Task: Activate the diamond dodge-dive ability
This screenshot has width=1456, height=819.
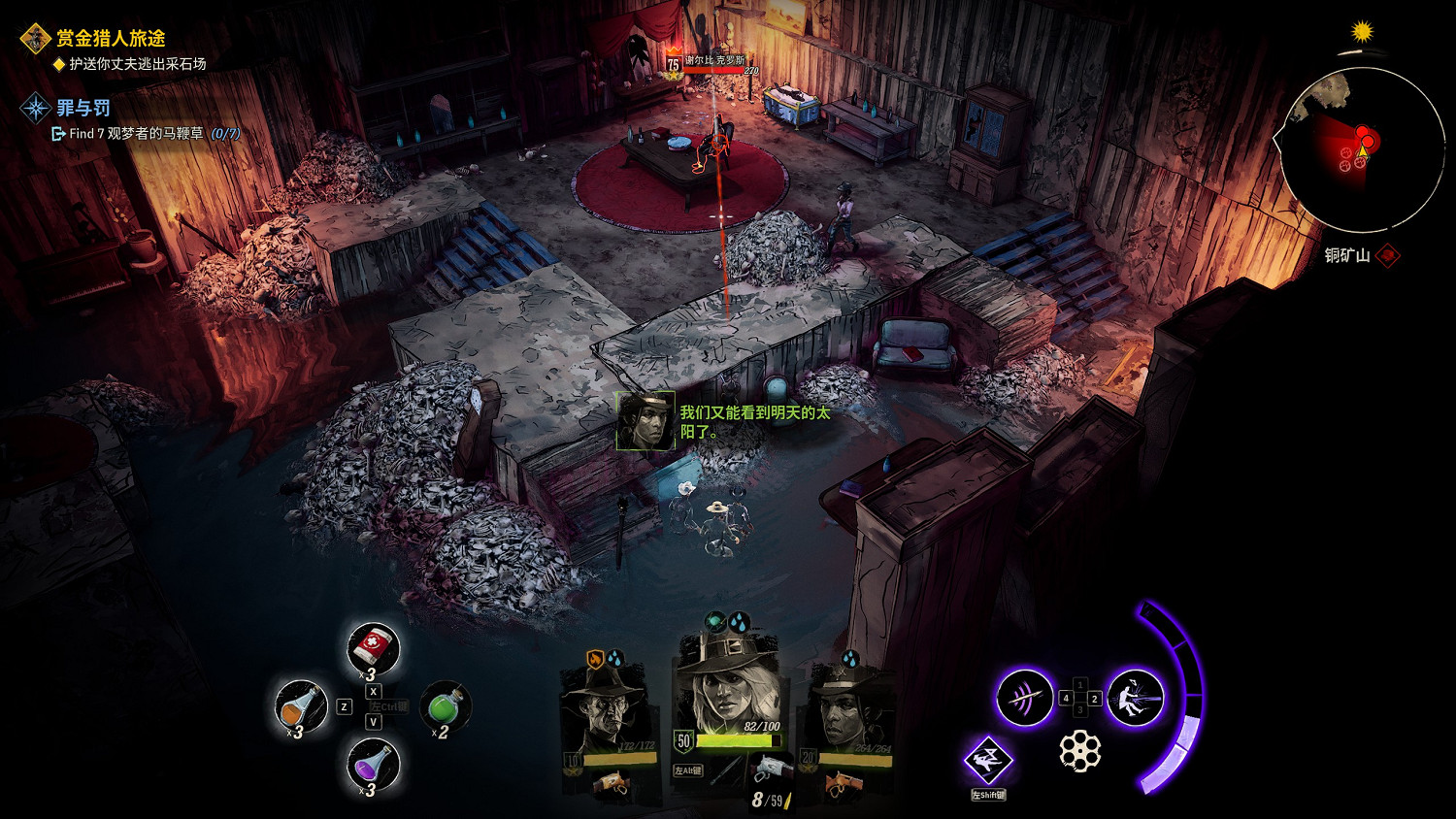Action: coord(988,760)
